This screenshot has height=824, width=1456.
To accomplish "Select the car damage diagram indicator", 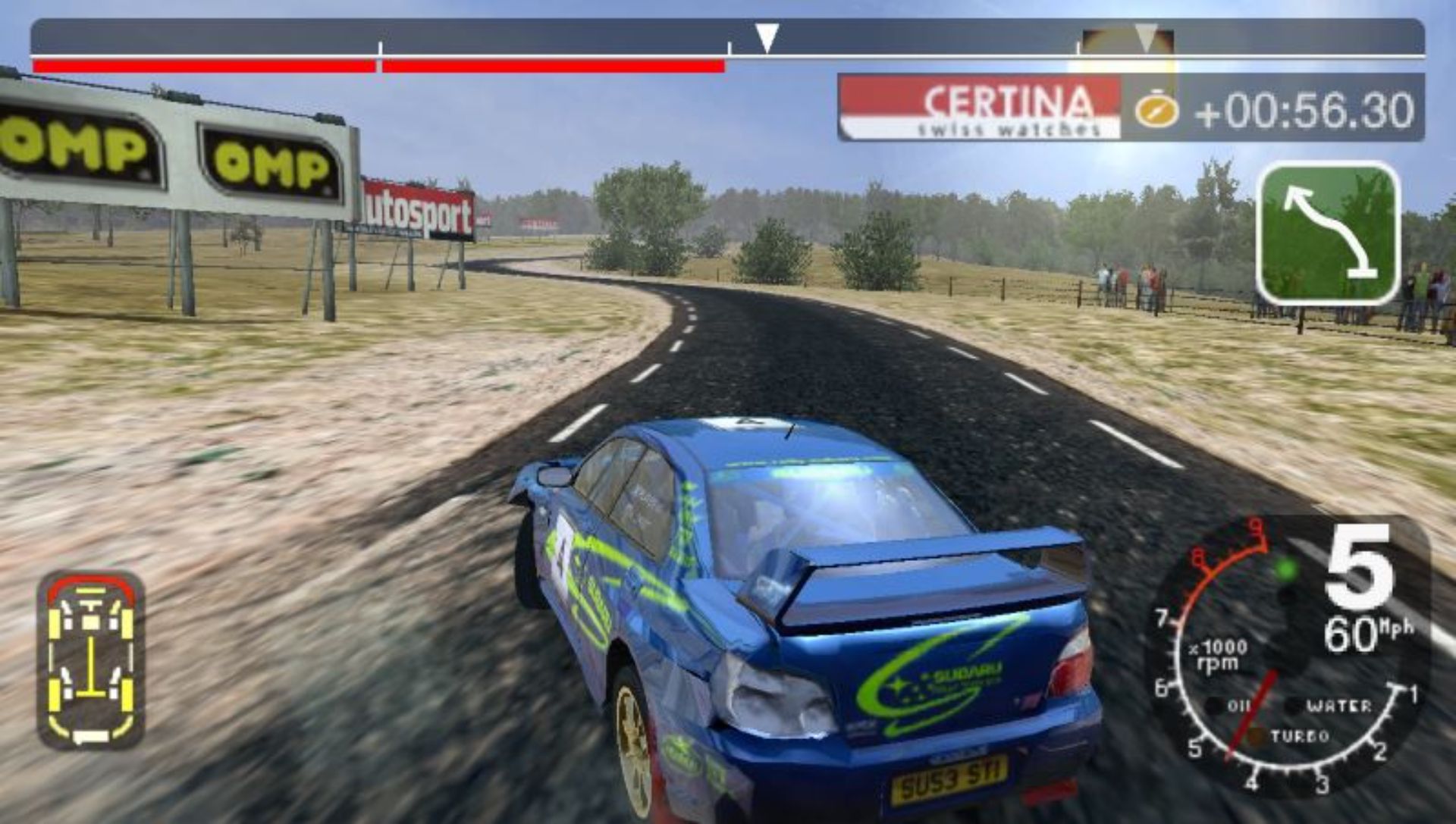I will point(91,658).
